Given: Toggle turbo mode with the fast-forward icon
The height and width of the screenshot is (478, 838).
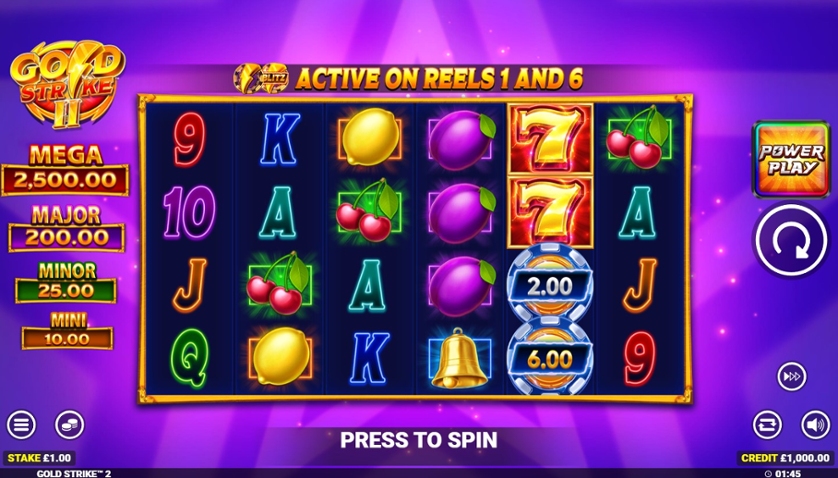Looking at the screenshot, I should point(791,376).
